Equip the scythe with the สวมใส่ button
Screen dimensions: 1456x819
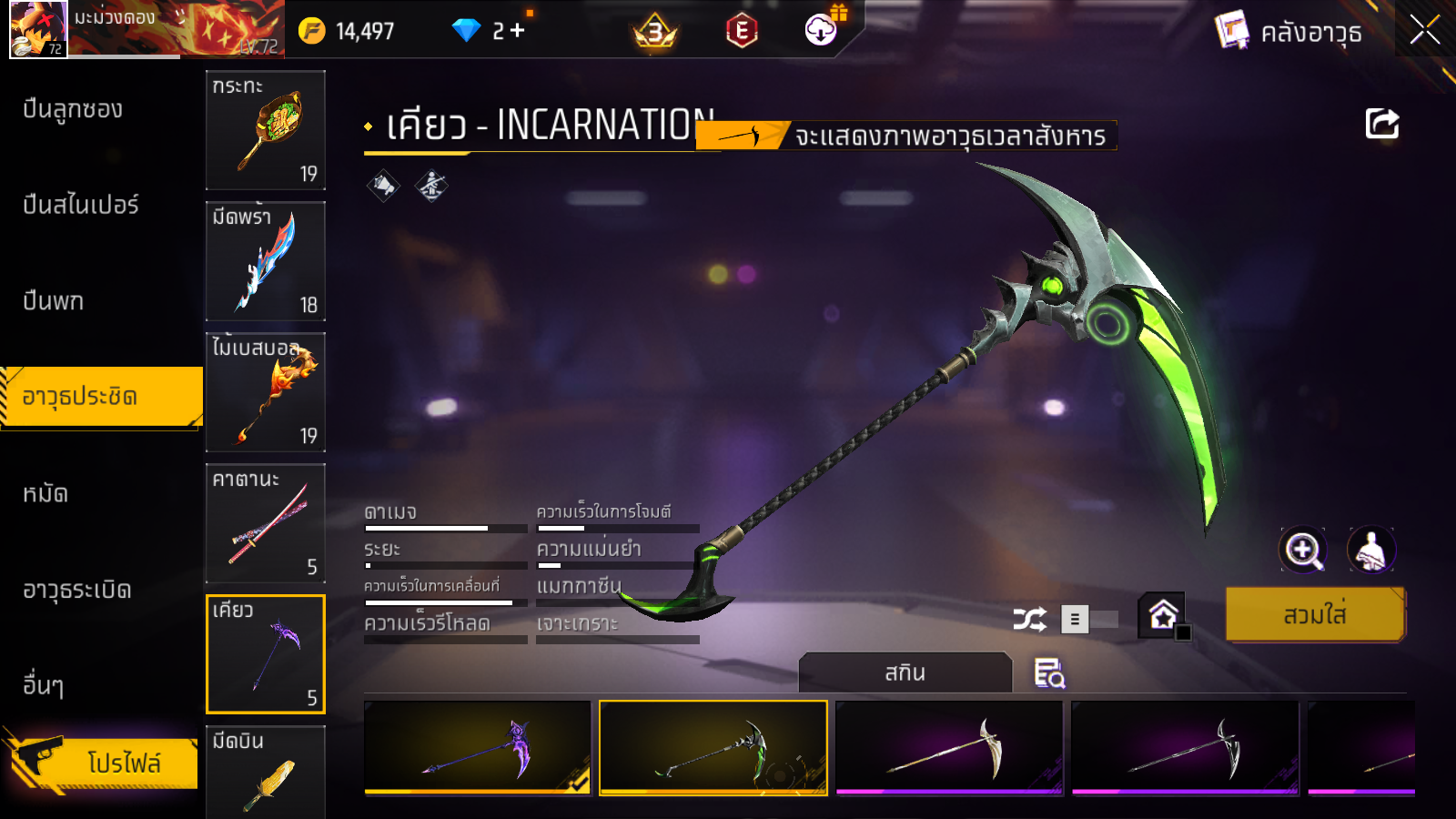click(1315, 615)
